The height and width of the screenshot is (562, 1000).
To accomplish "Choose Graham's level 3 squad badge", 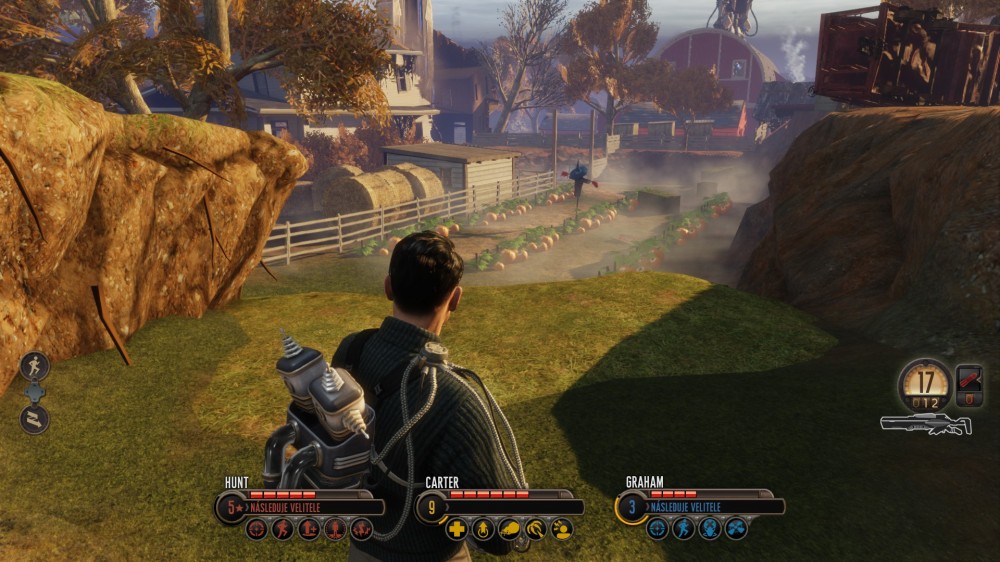I will 632,507.
